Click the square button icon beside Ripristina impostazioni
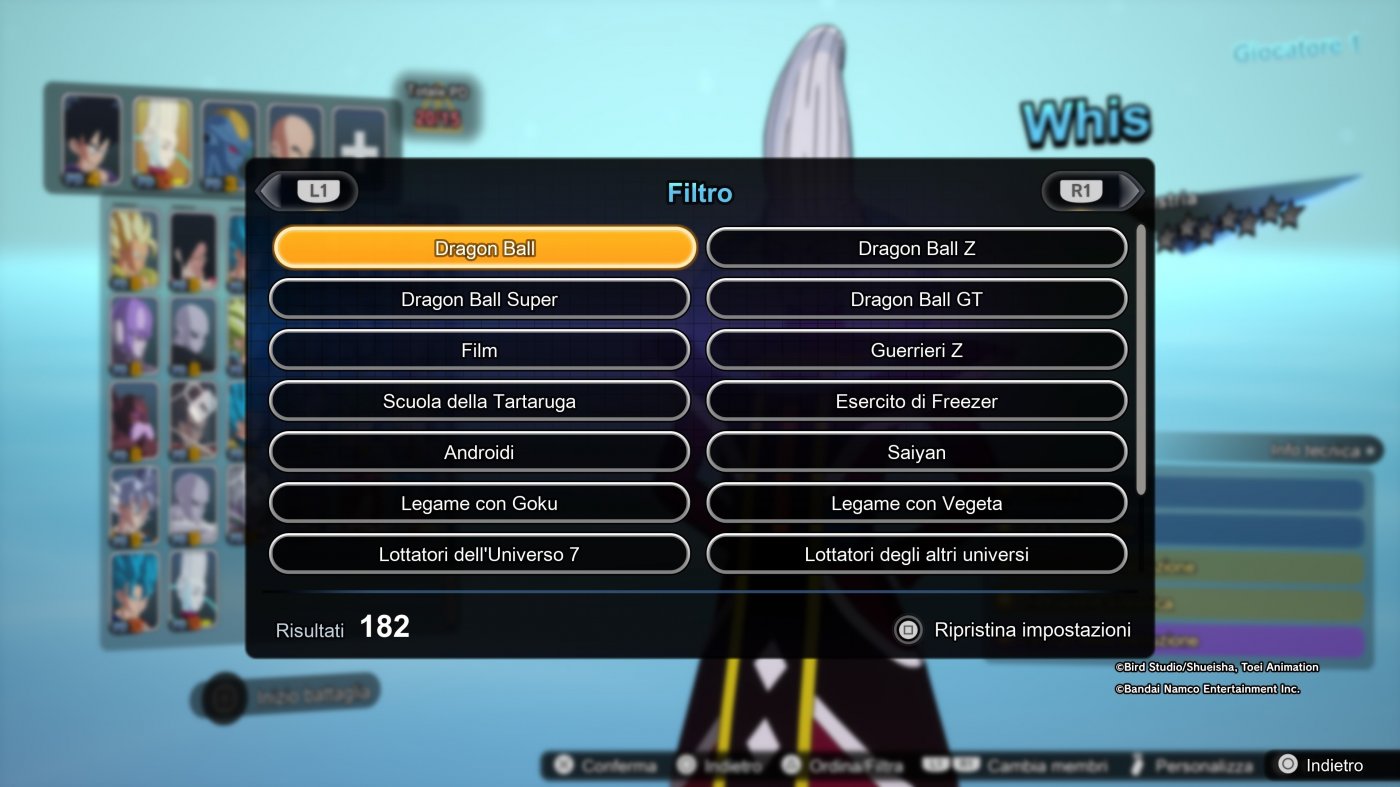The image size is (1400, 787). (x=907, y=630)
